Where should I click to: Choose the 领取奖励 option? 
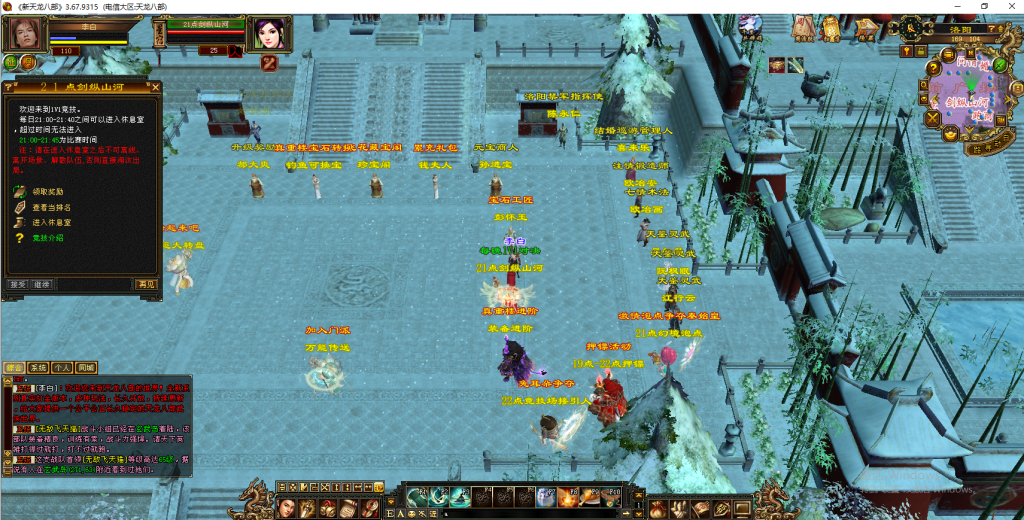pyautogui.click(x=50, y=191)
